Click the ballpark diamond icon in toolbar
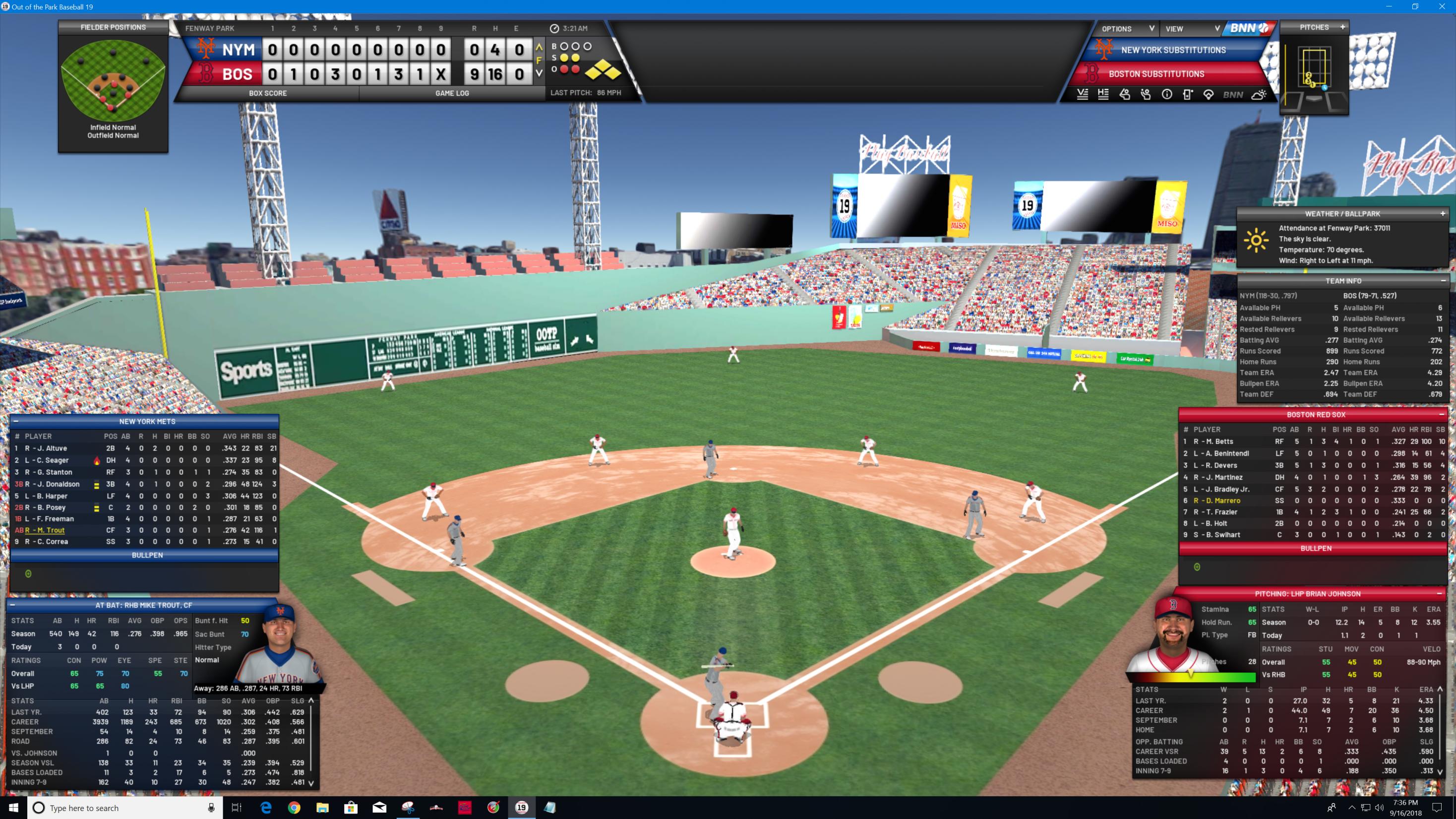 pyautogui.click(x=1209, y=95)
